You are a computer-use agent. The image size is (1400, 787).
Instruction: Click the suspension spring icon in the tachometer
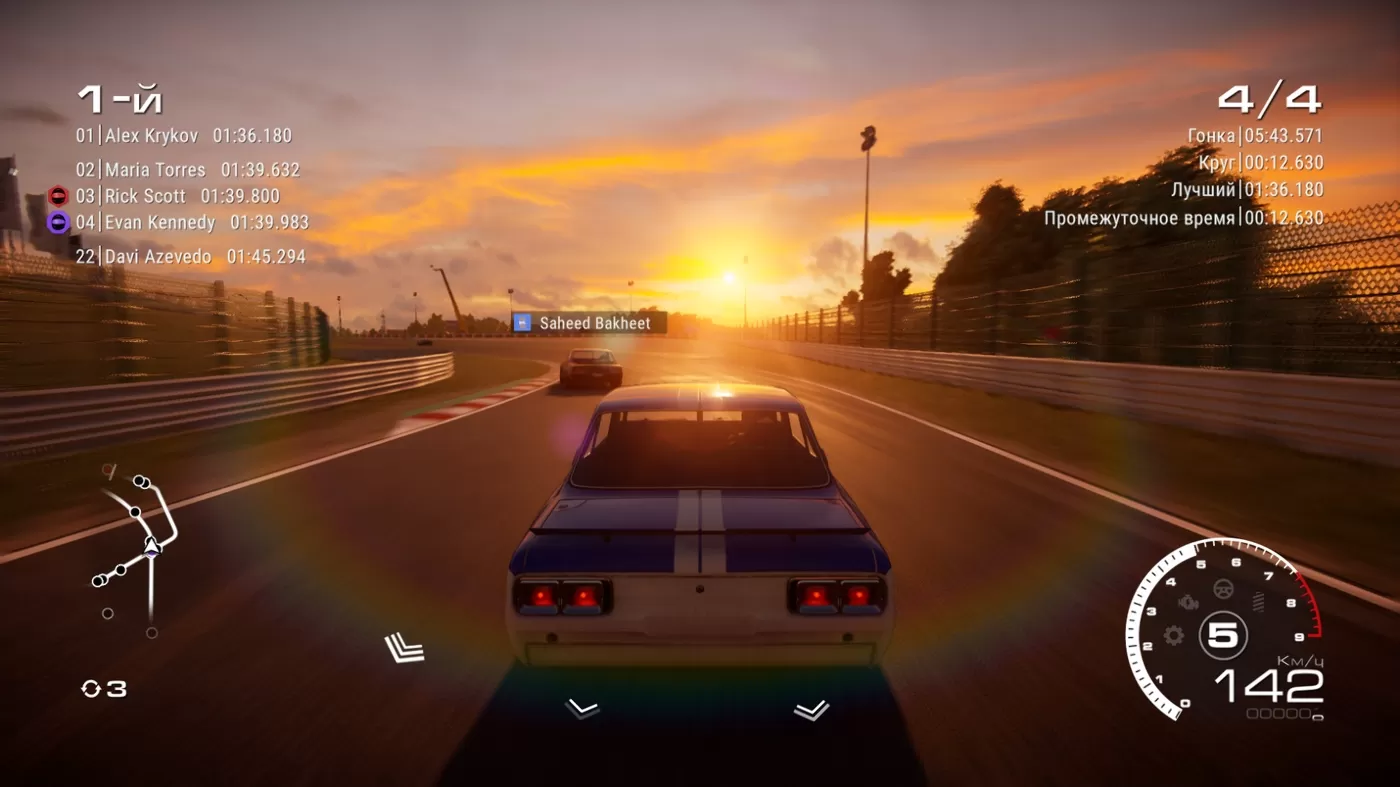coord(1257,603)
